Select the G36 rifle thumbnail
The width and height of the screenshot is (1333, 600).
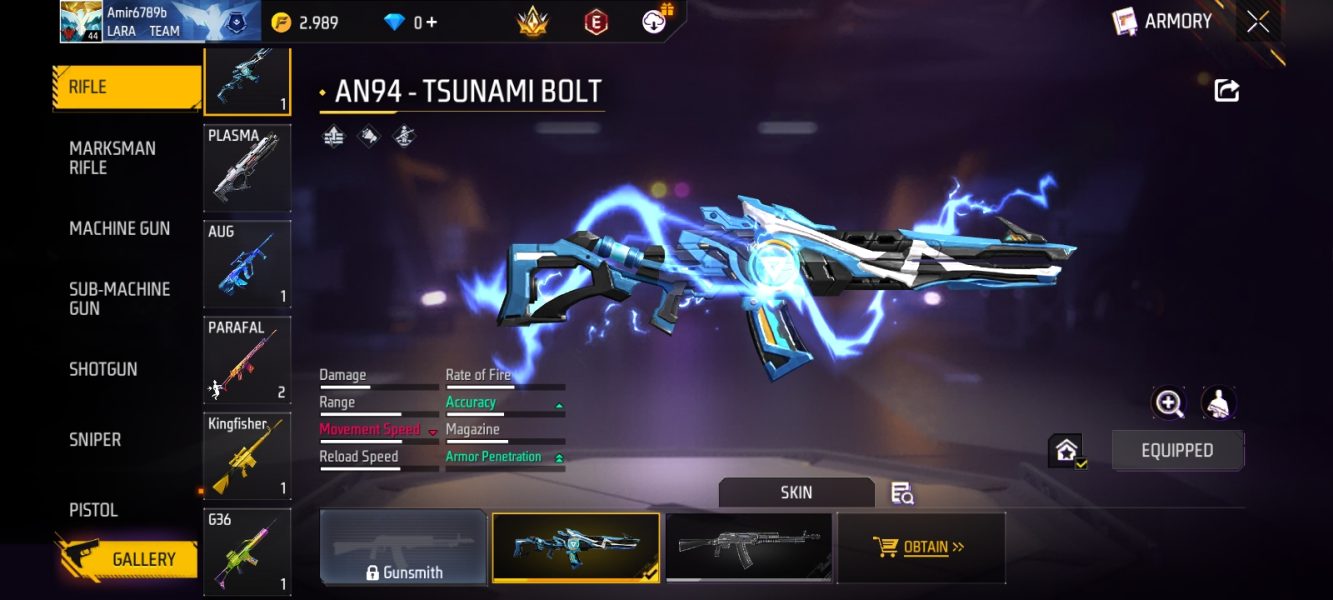[x=247, y=550]
